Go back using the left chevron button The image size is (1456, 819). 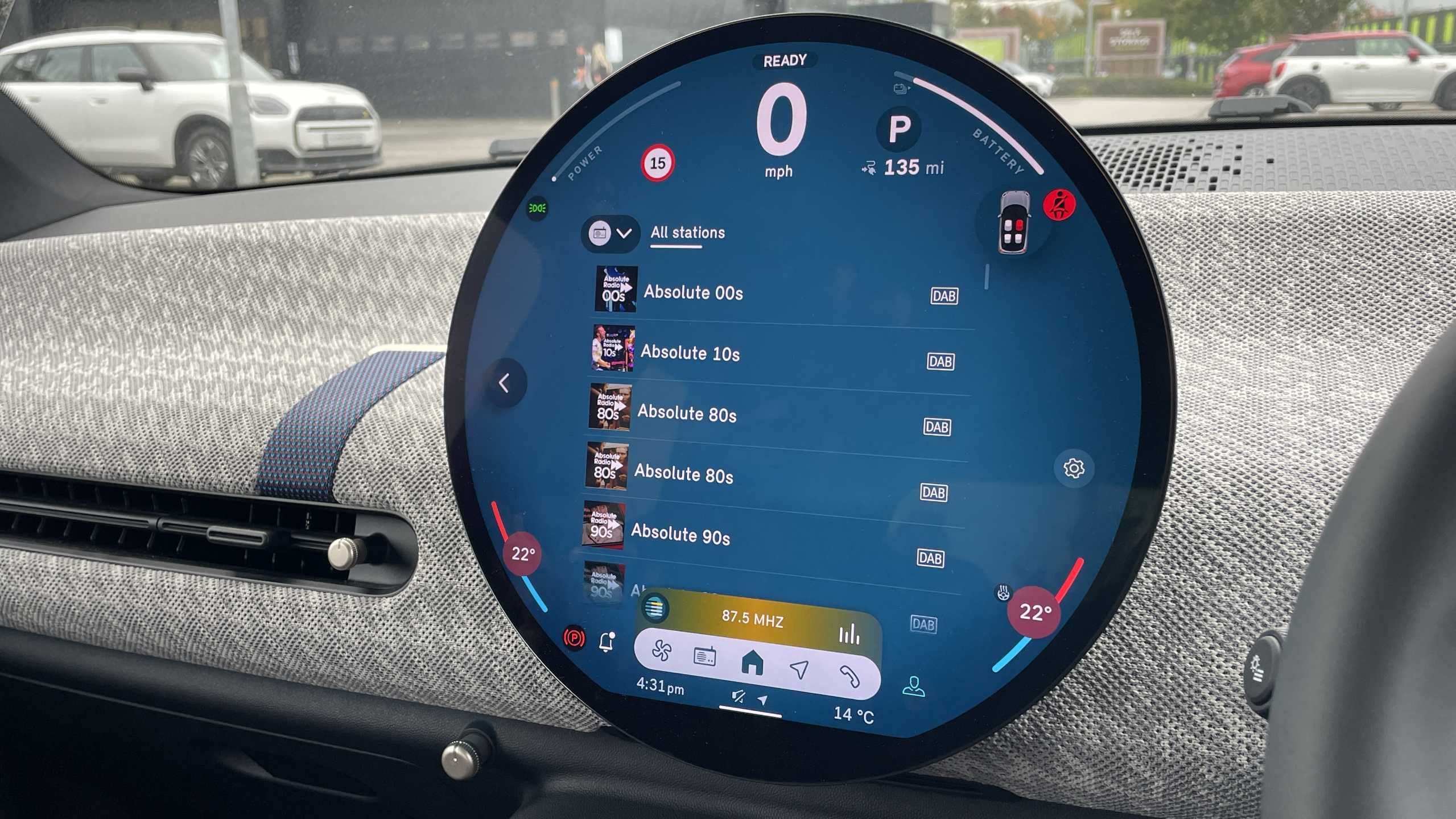(x=505, y=383)
